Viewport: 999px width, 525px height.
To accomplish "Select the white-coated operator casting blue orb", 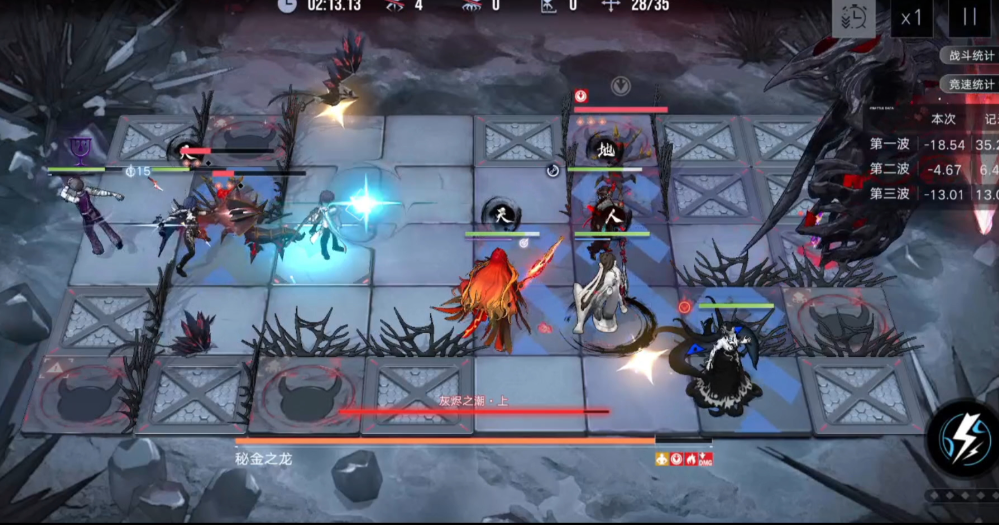I will pos(322,222).
